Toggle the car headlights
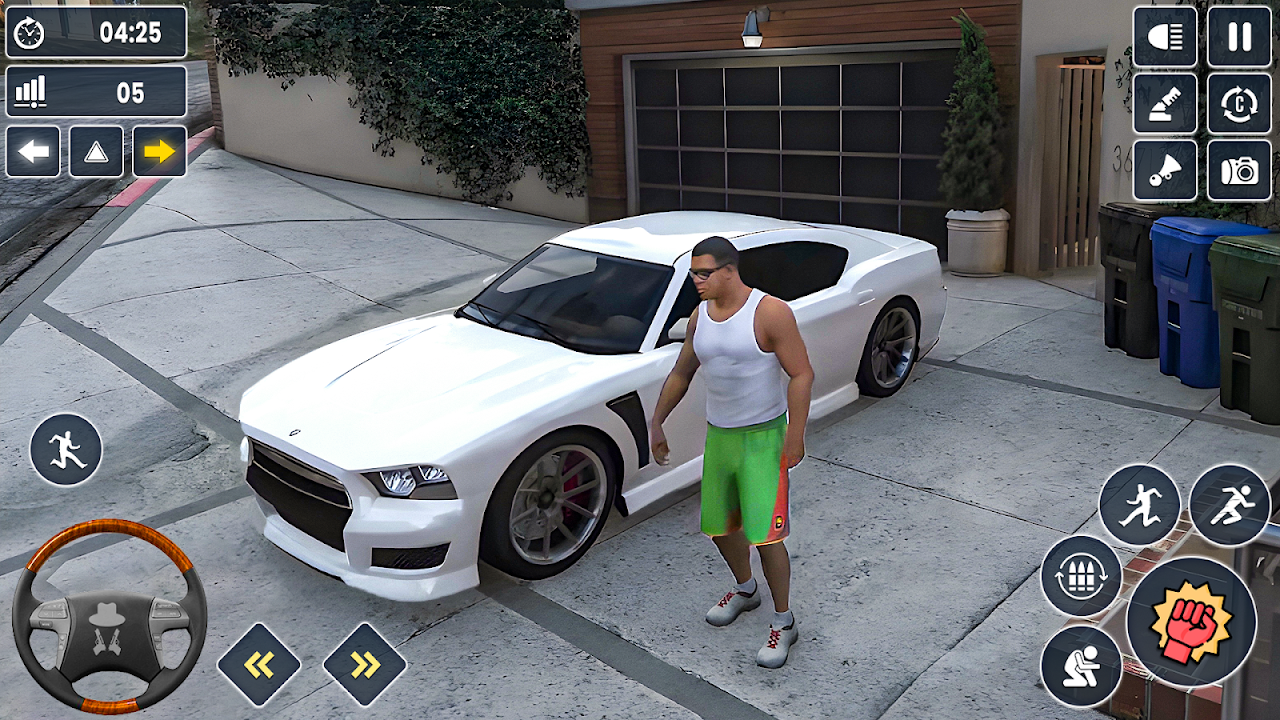The image size is (1280, 720). pos(1165,37)
